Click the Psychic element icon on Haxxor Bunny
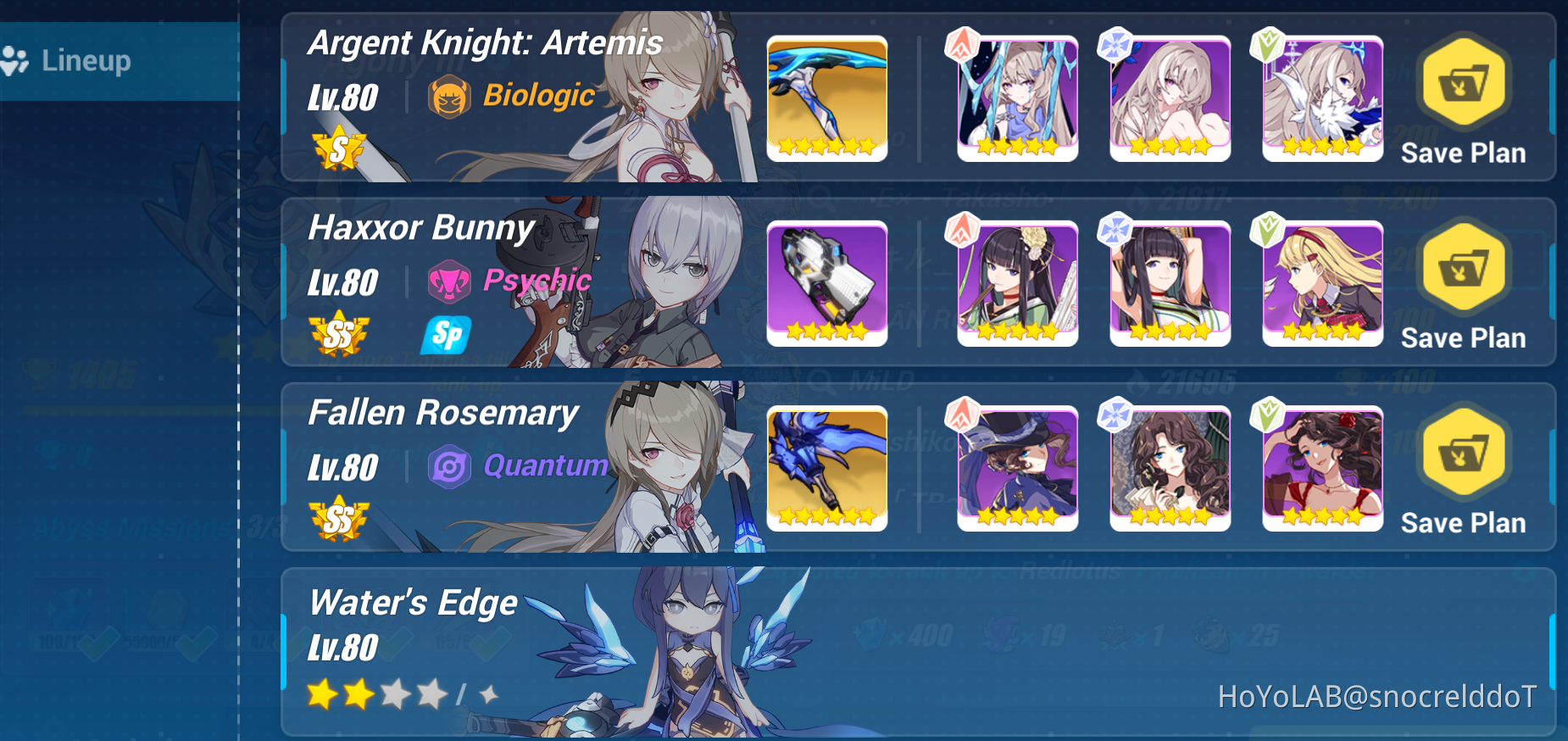 pos(449,281)
